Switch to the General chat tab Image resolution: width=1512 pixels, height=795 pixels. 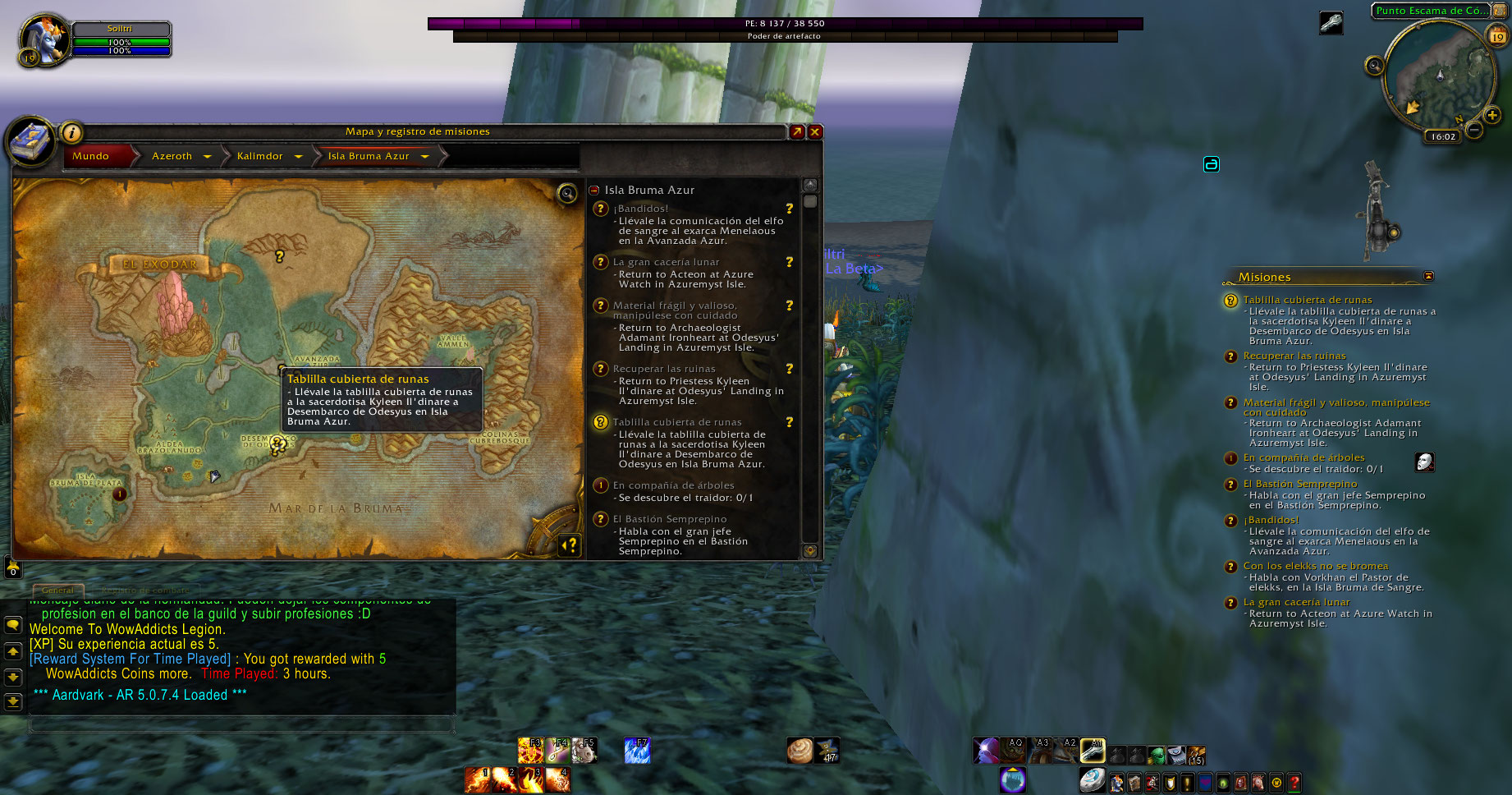(57, 590)
